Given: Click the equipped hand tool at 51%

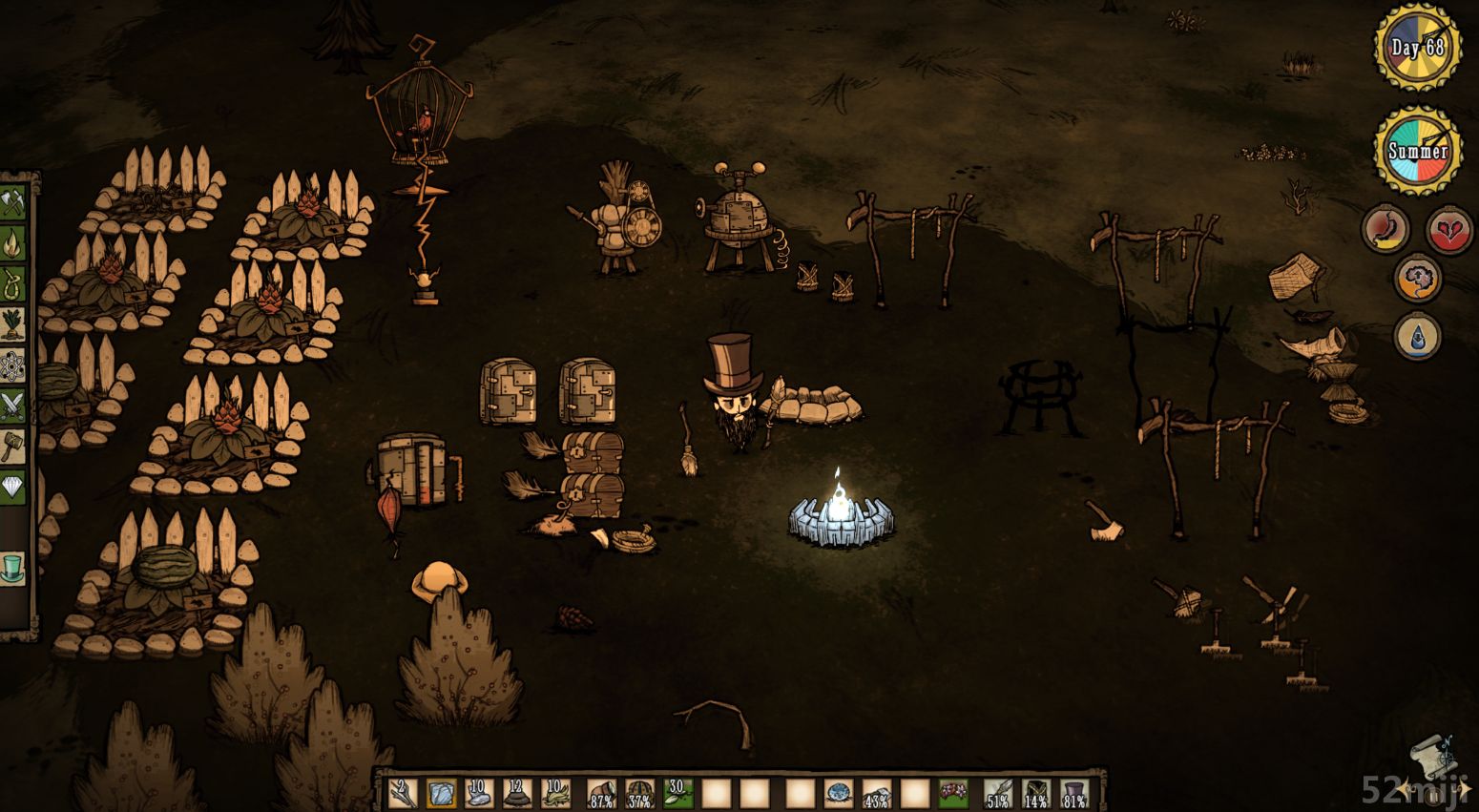Looking at the screenshot, I should [998, 793].
